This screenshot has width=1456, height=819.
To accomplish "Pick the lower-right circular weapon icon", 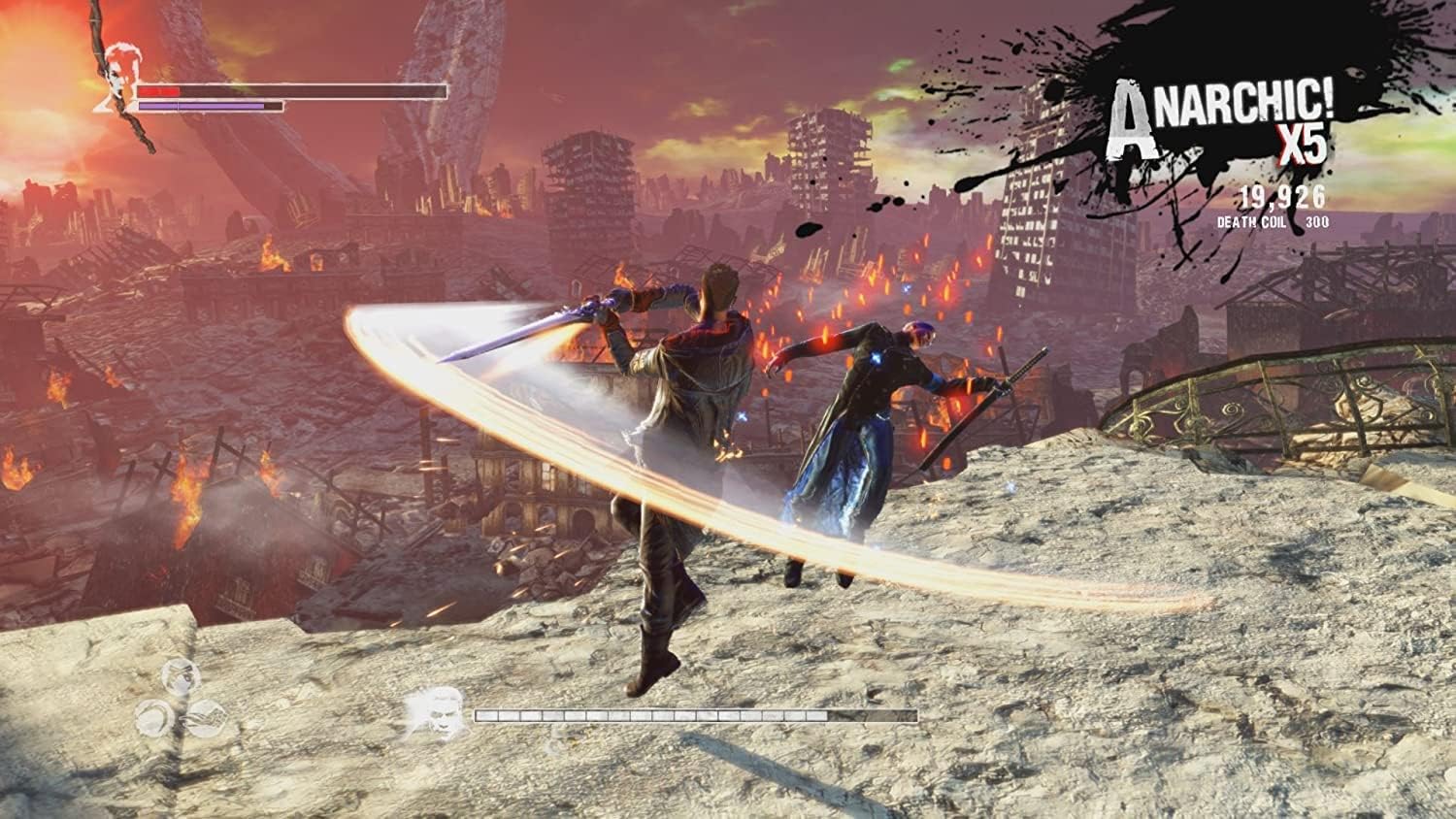I will pos(206,716).
